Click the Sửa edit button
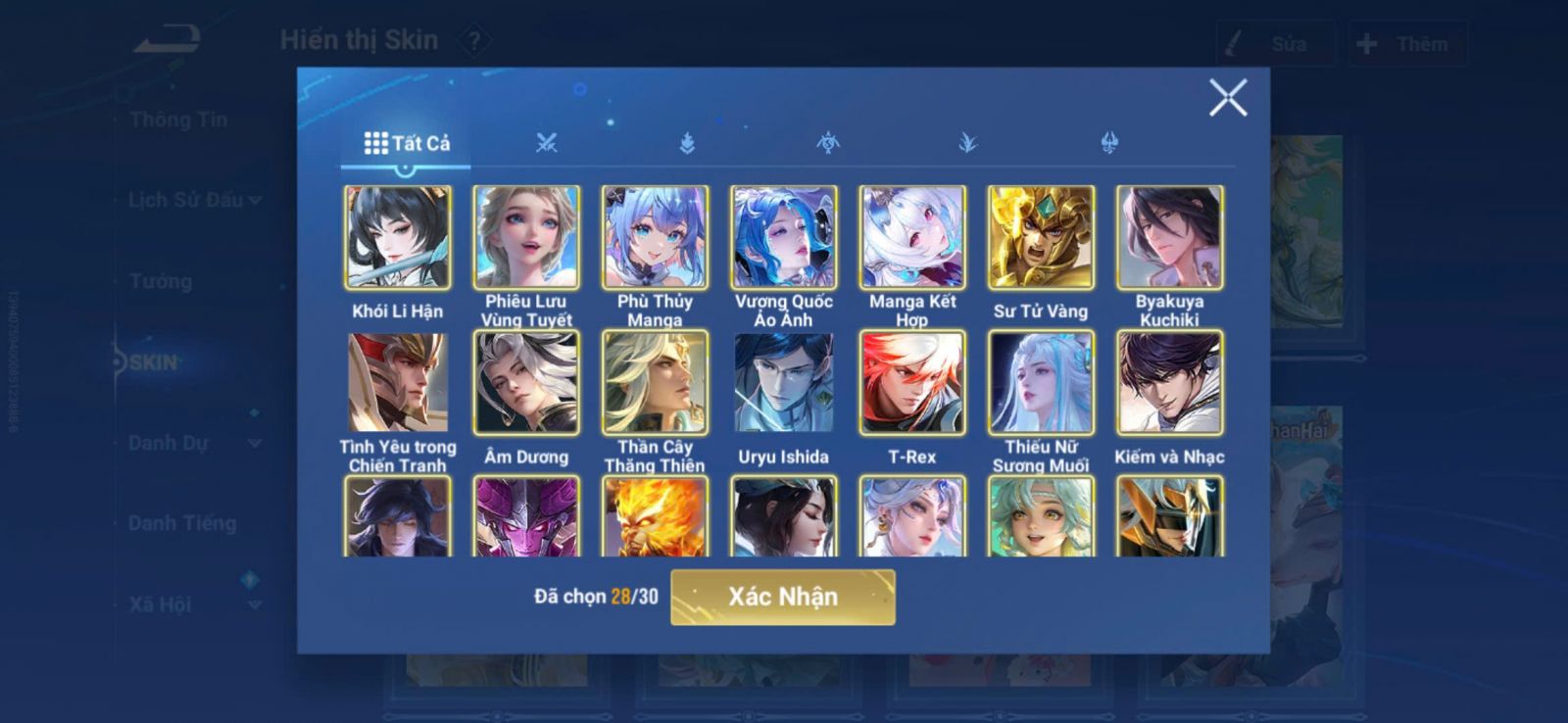 [x=1275, y=44]
